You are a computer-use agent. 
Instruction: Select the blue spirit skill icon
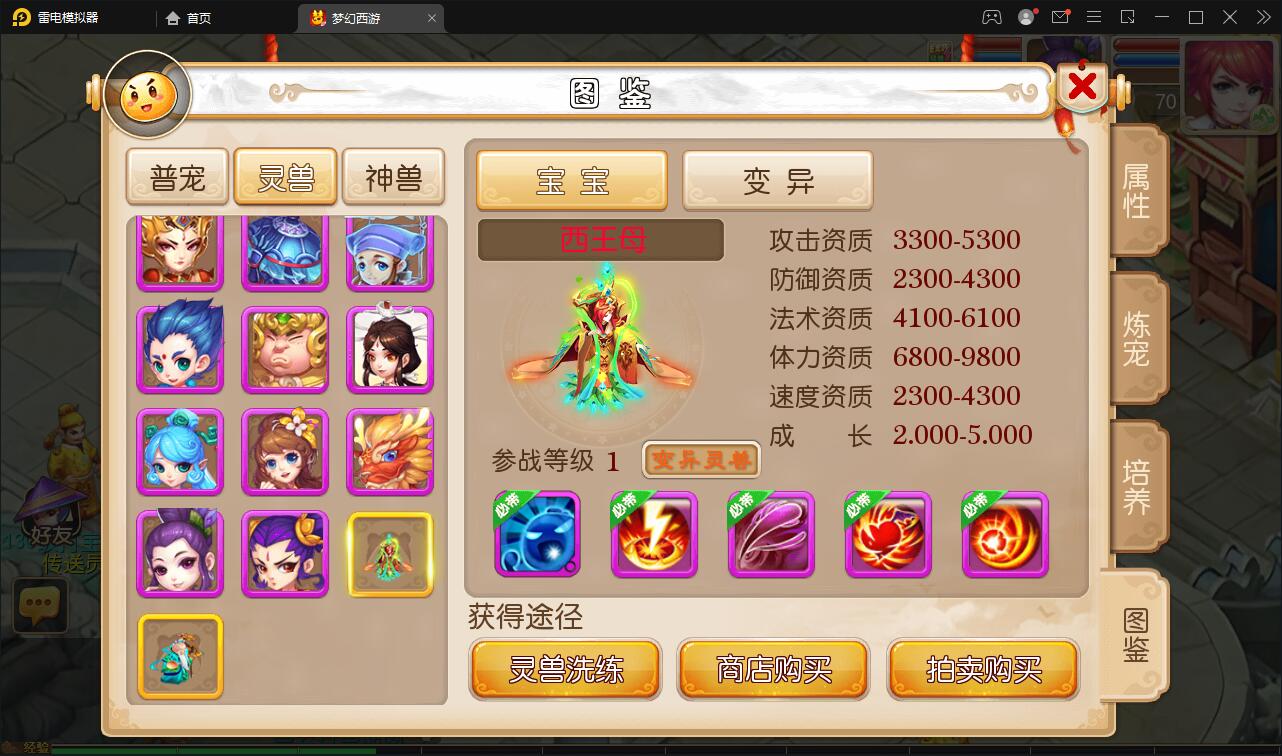point(537,535)
